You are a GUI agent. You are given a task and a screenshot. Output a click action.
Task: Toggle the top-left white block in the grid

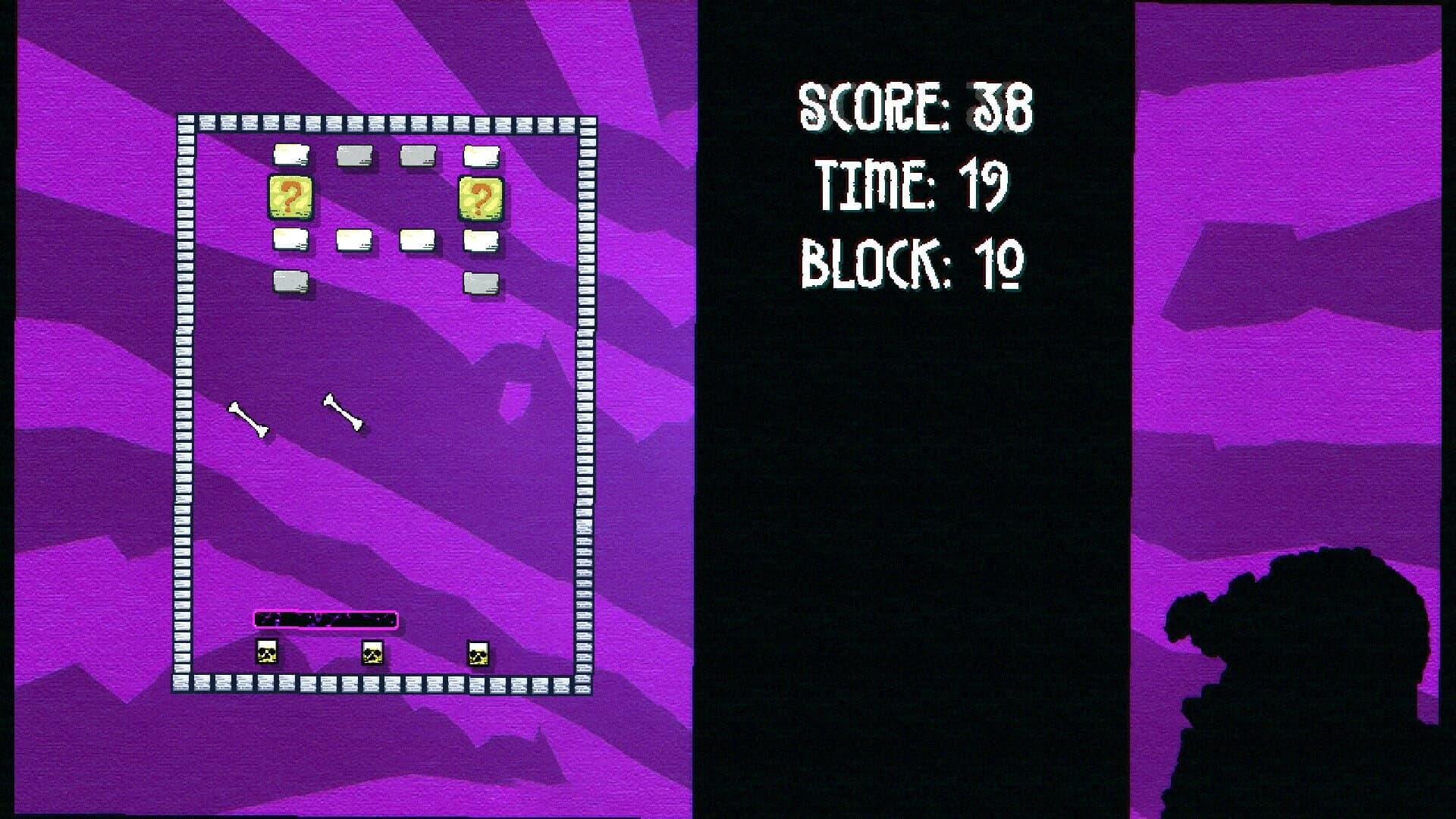[x=292, y=155]
